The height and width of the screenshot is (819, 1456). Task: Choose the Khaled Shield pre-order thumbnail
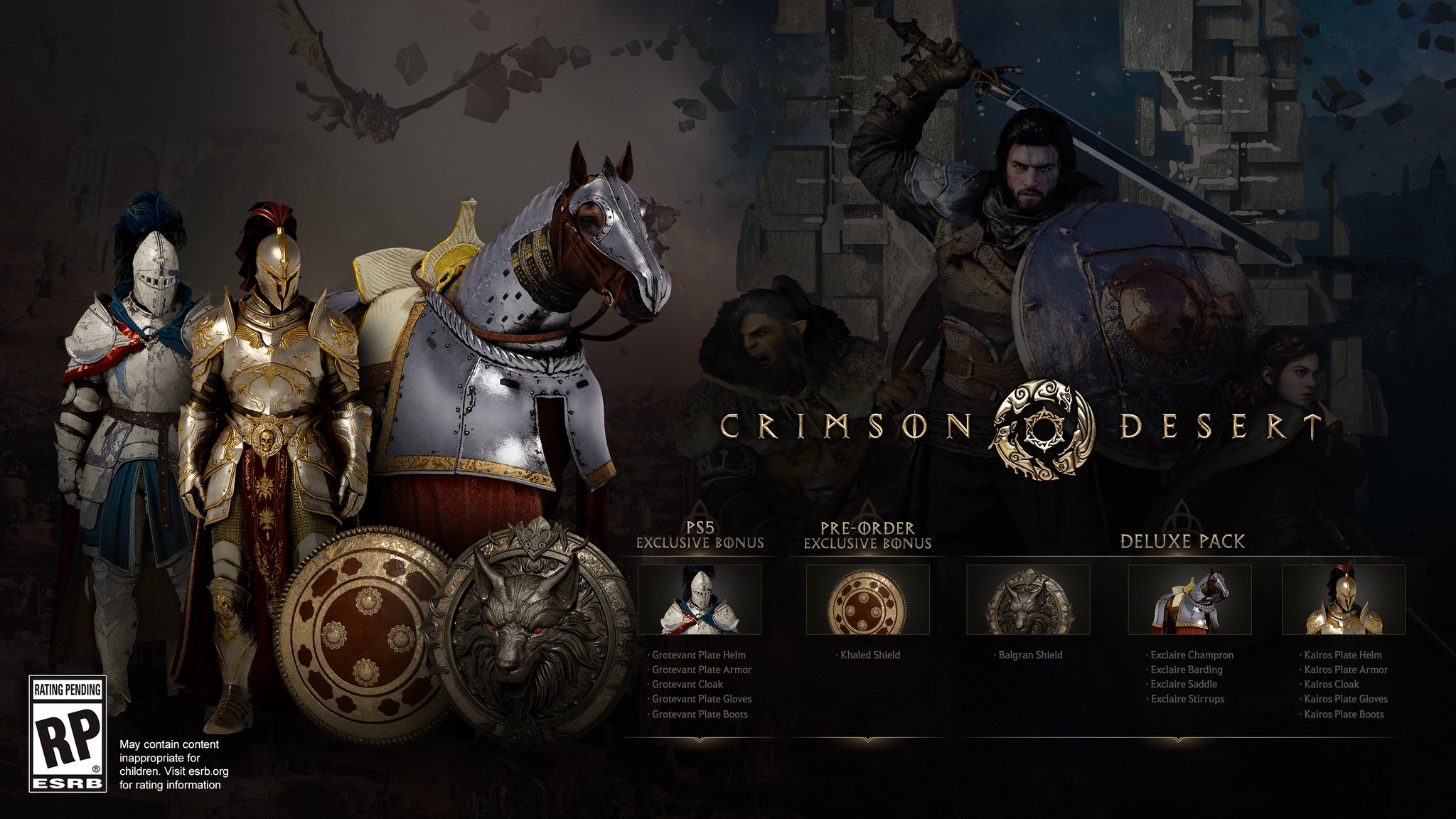click(867, 599)
